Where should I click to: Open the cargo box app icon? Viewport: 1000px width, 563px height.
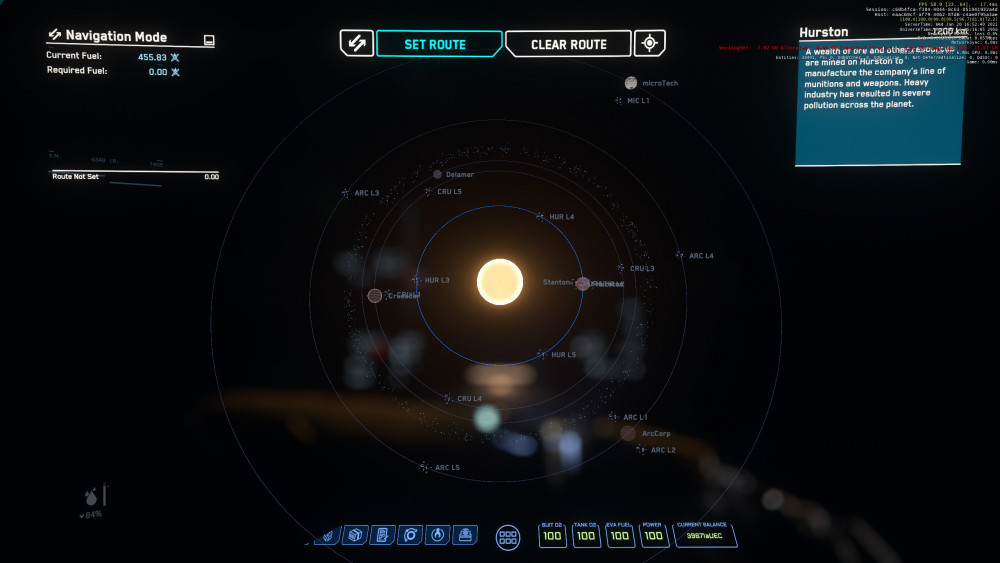point(354,536)
